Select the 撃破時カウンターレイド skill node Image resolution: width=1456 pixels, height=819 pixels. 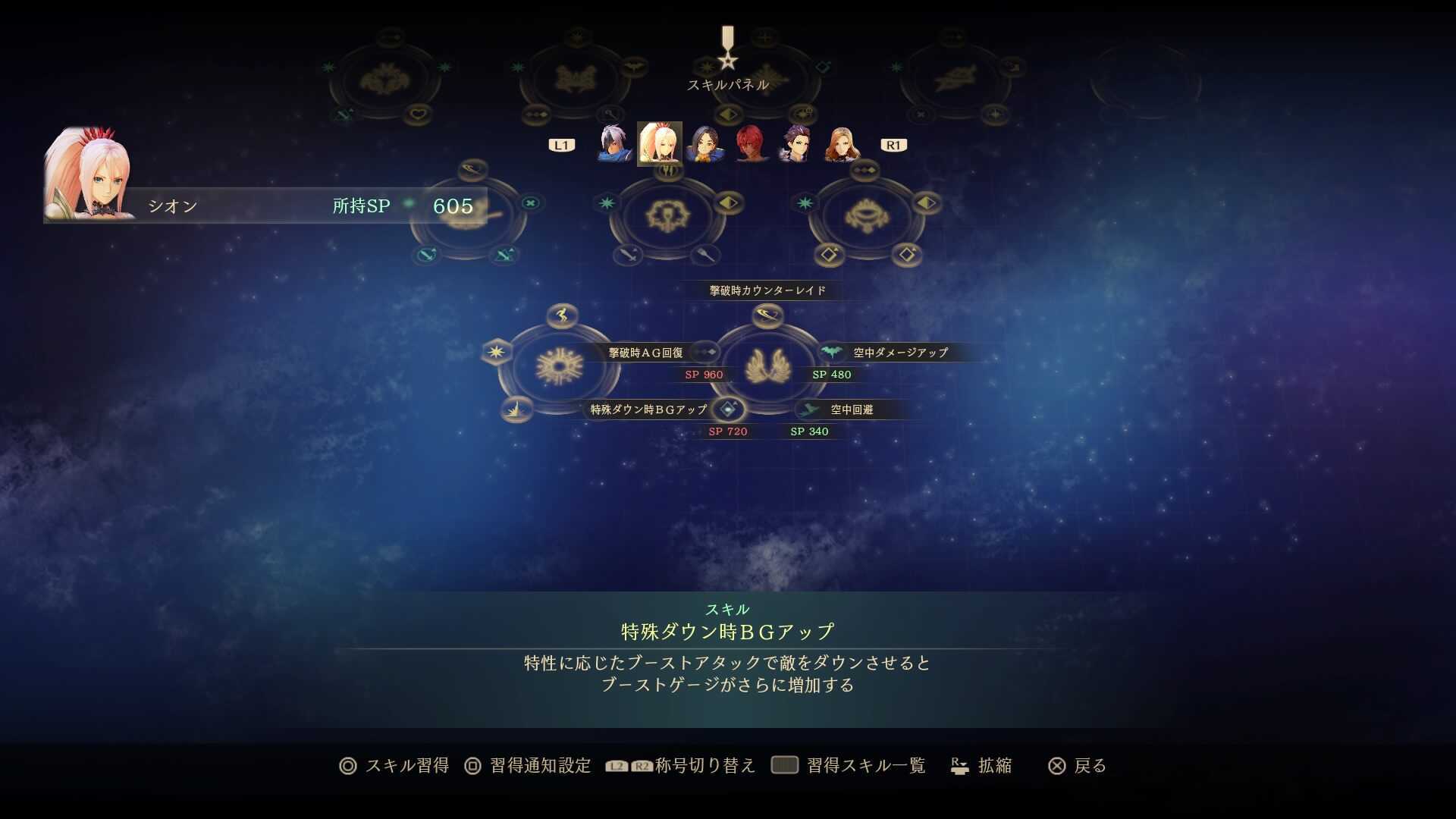click(766, 316)
